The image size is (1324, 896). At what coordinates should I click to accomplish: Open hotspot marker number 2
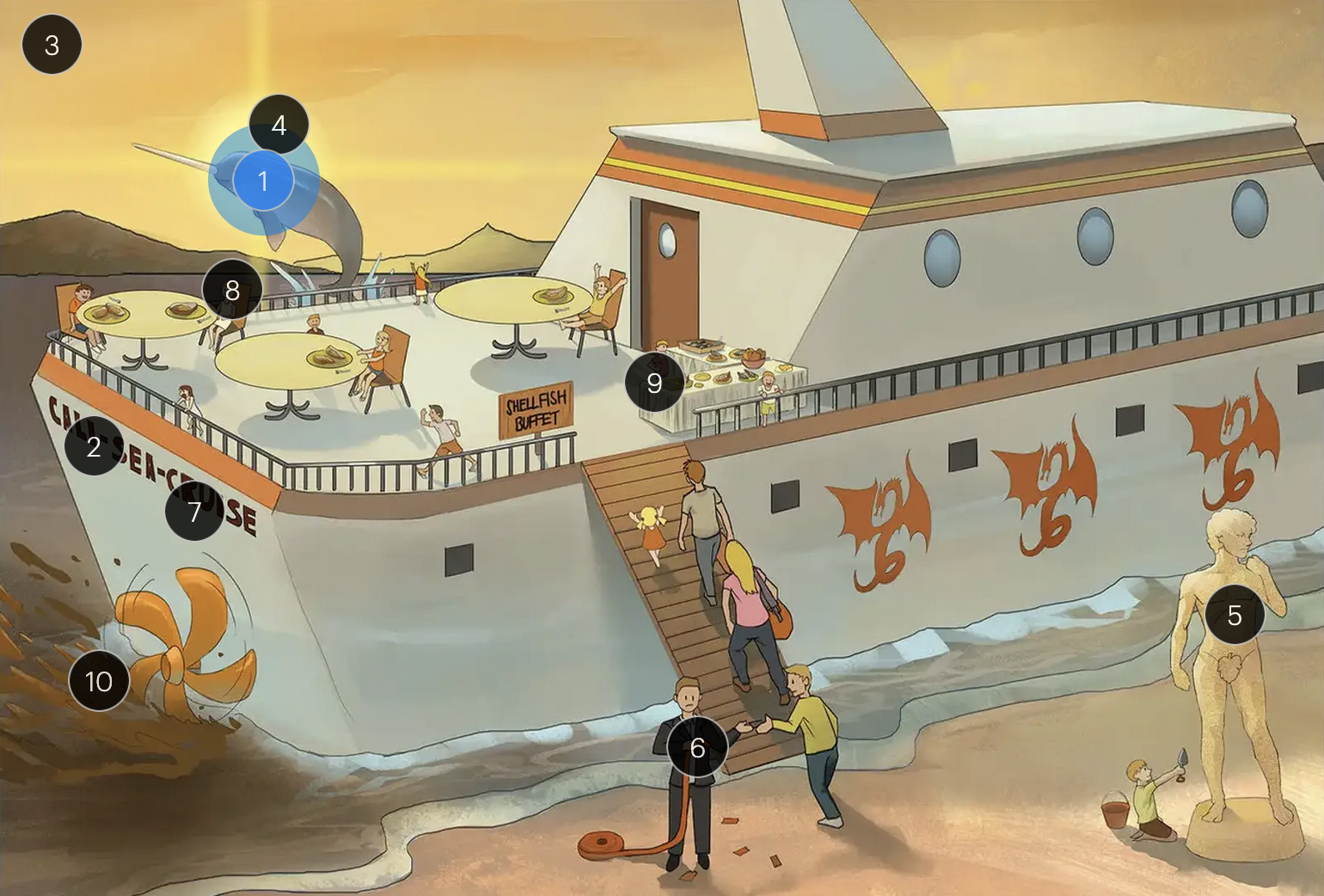tap(94, 446)
